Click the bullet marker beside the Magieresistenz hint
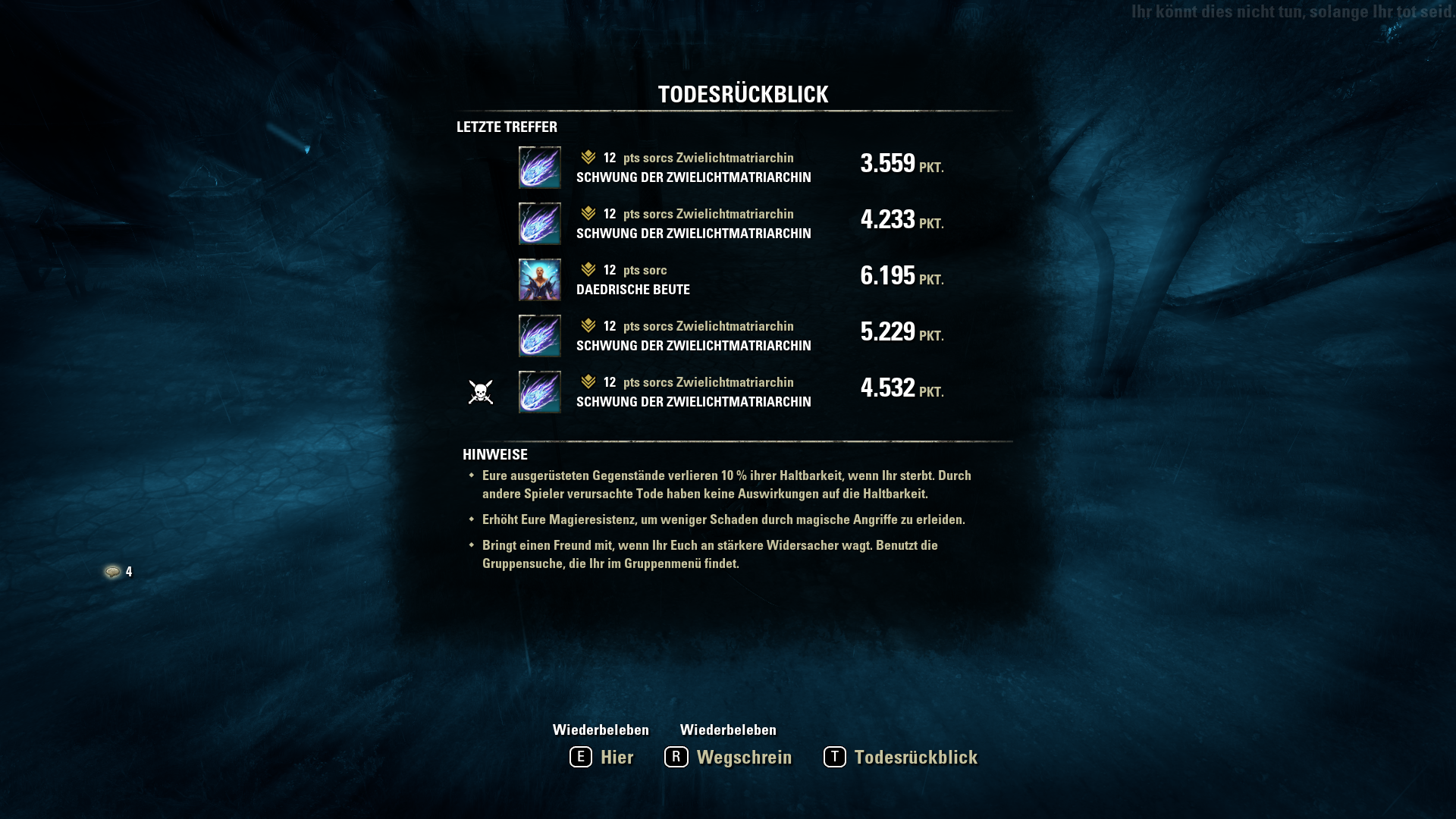This screenshot has width=1456, height=819. point(472,519)
